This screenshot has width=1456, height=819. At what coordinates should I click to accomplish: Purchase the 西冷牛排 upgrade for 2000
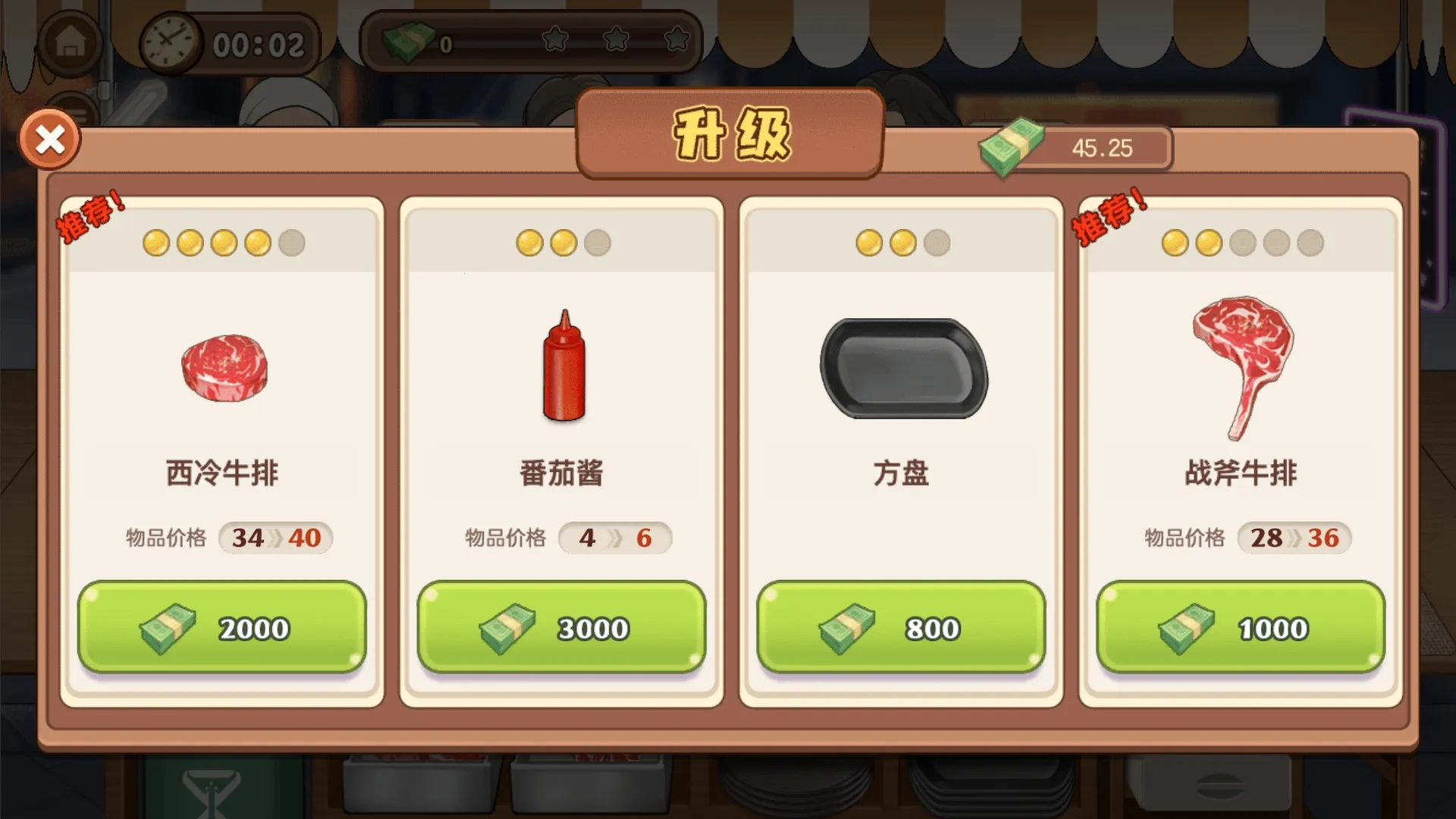coord(222,628)
